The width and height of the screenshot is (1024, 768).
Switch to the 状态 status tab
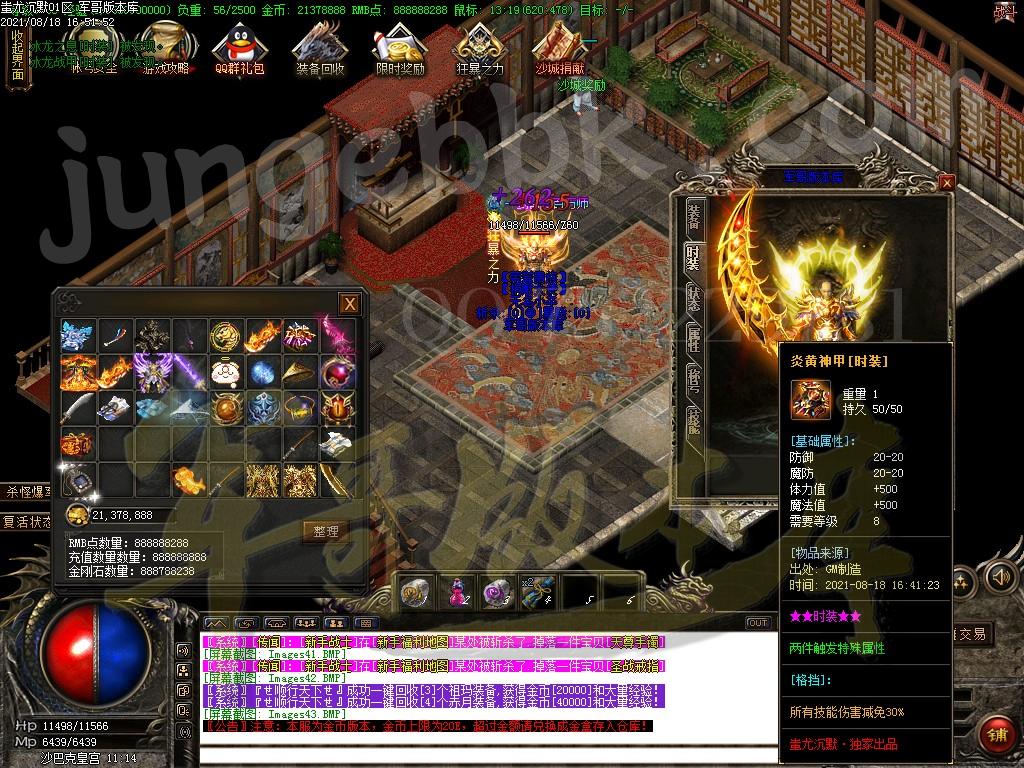tap(693, 297)
